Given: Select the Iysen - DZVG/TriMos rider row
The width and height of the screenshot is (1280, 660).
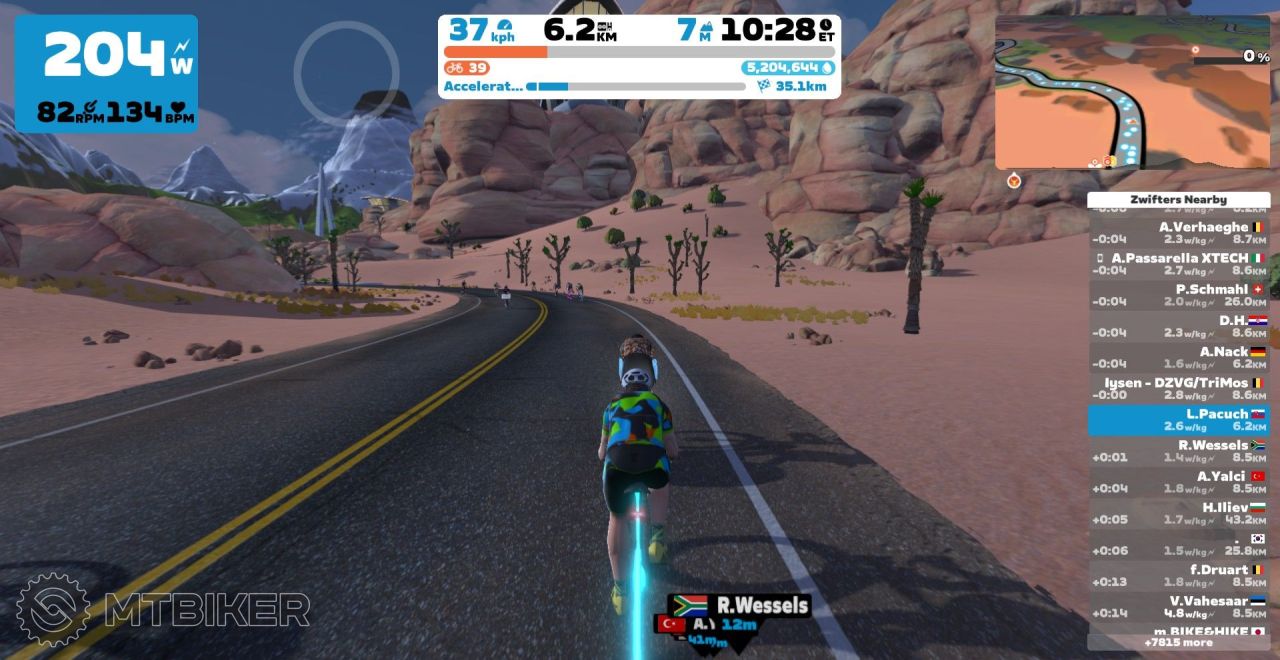Looking at the screenshot, I should [x=1178, y=388].
